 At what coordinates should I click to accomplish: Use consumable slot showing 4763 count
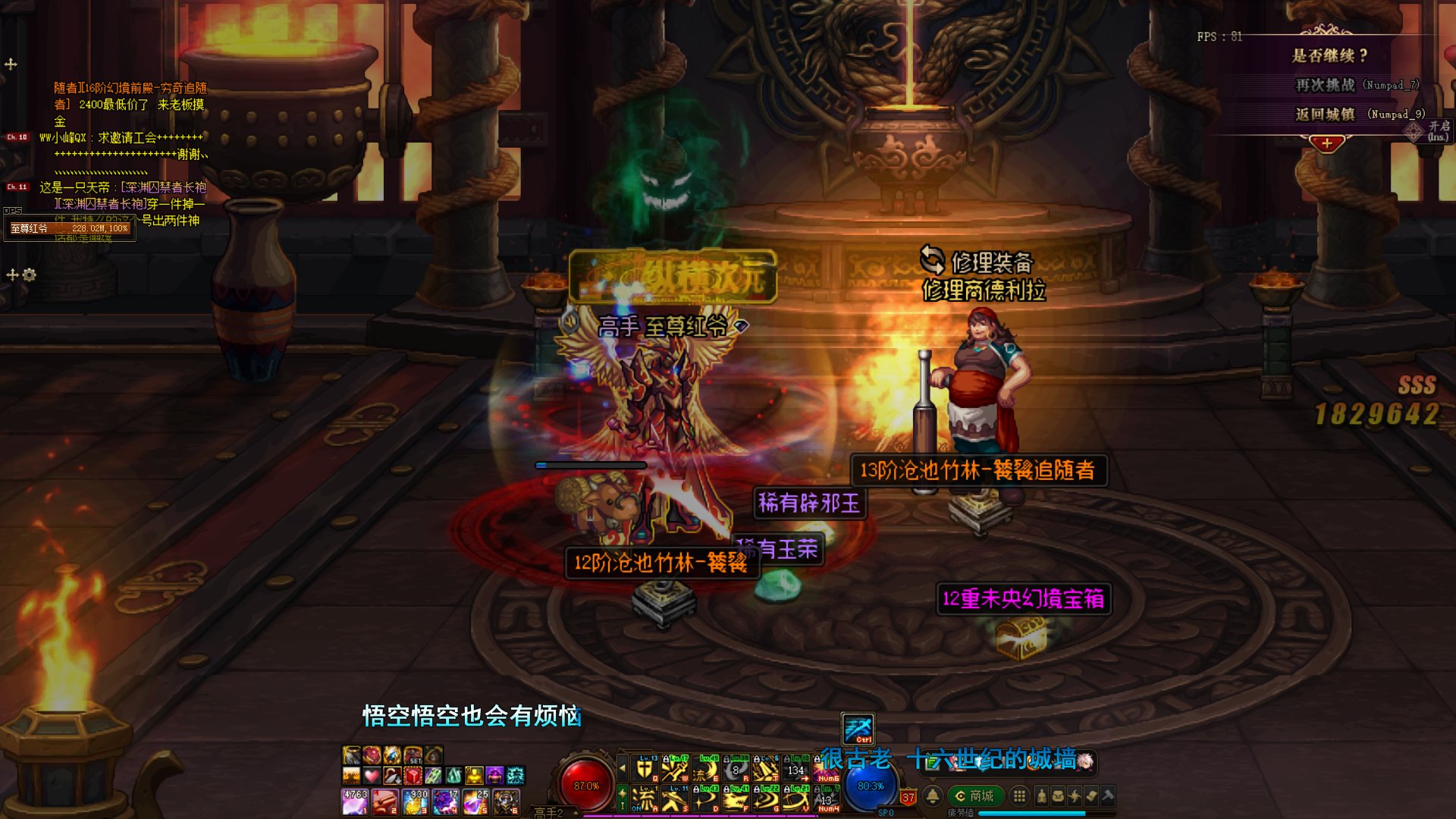(355, 802)
